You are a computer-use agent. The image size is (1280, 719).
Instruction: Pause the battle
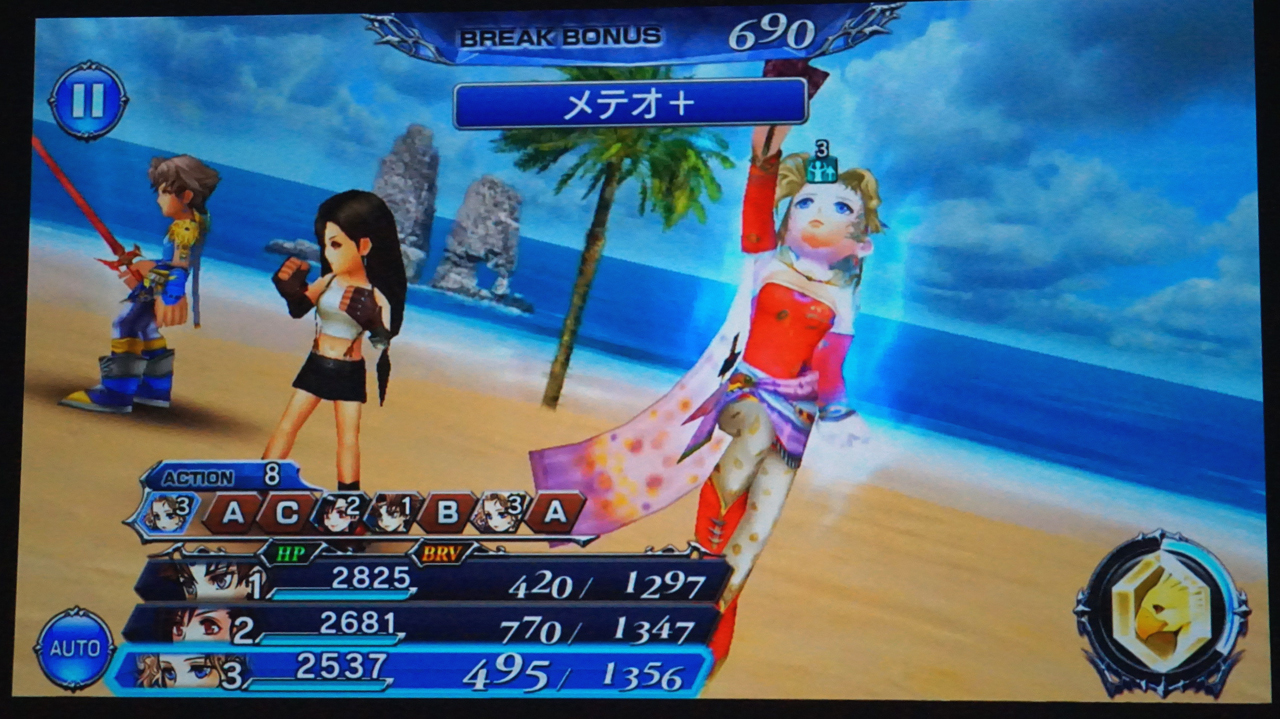click(88, 100)
